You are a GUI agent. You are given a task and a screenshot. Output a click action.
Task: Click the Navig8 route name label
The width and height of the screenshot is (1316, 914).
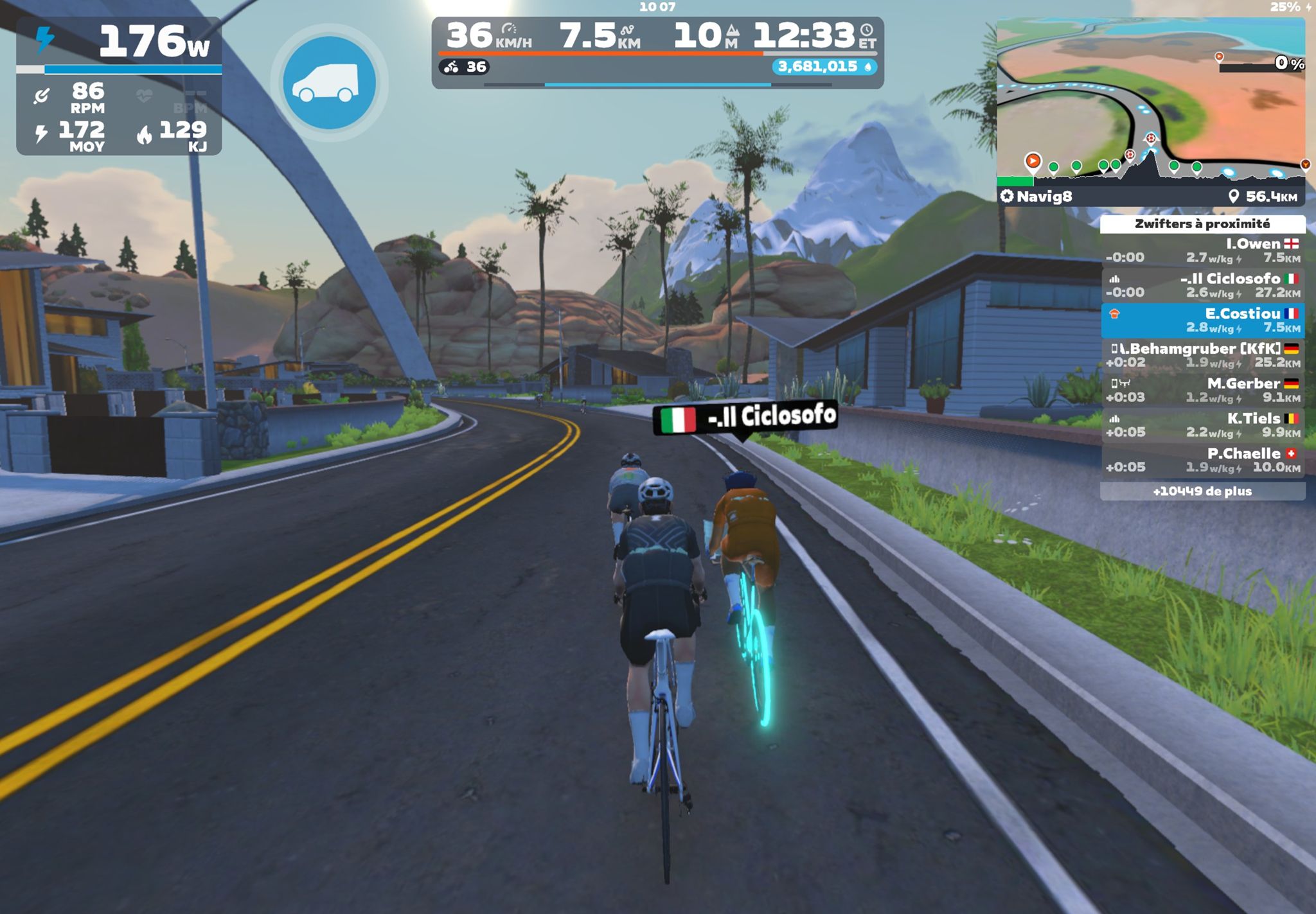1044,197
